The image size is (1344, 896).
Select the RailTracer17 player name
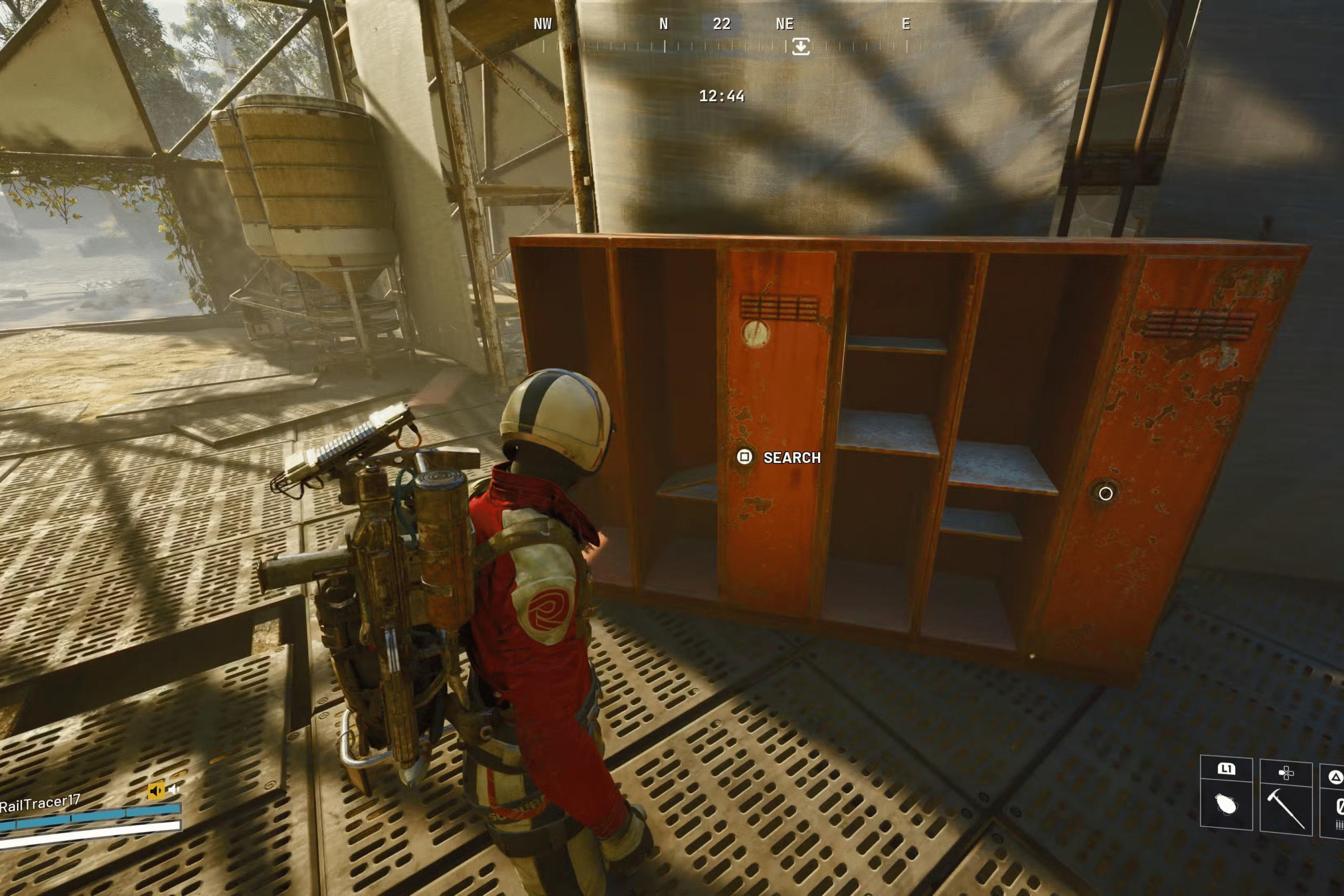pos(40,805)
